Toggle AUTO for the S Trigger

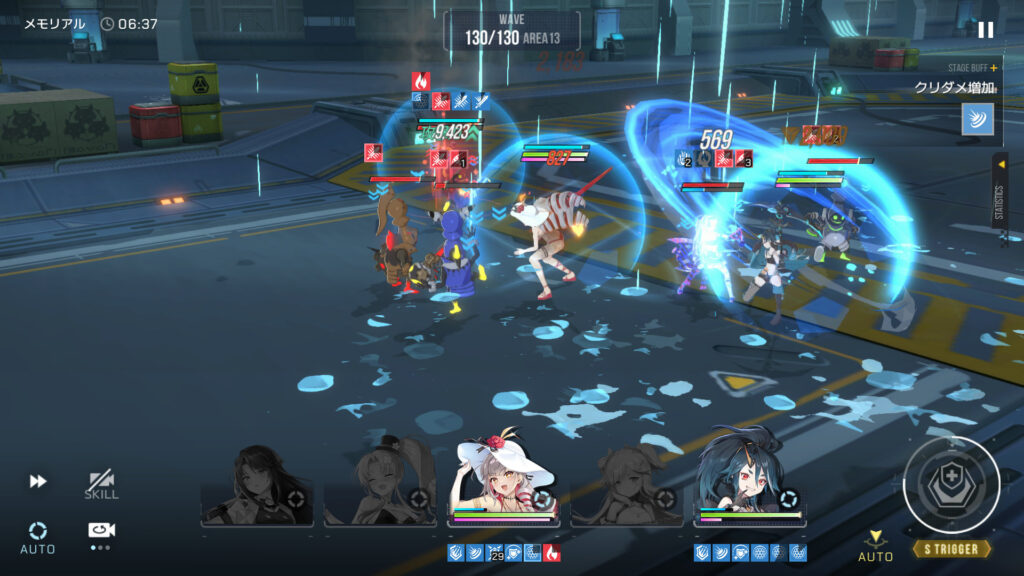pos(875,547)
